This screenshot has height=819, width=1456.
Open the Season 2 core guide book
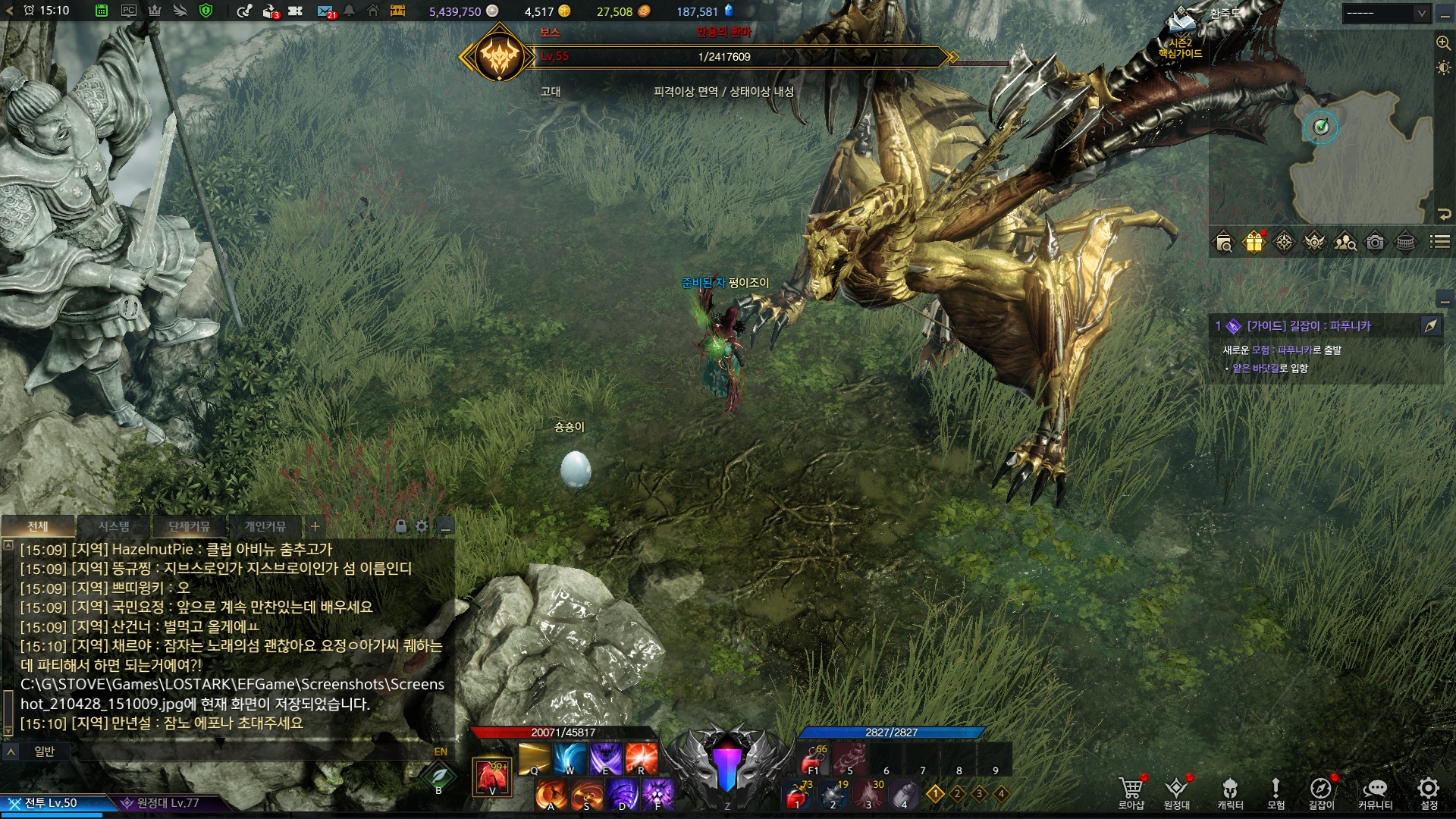[1181, 30]
